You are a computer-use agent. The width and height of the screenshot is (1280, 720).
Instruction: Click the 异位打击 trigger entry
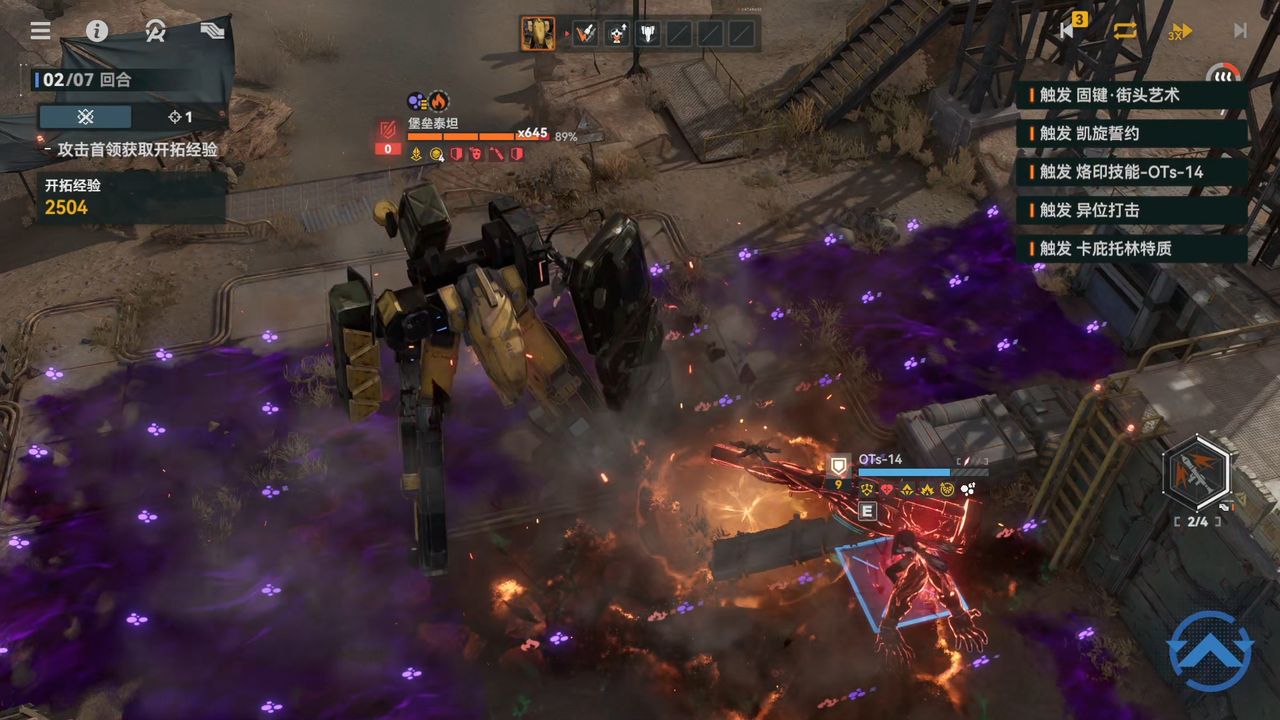tap(1131, 210)
